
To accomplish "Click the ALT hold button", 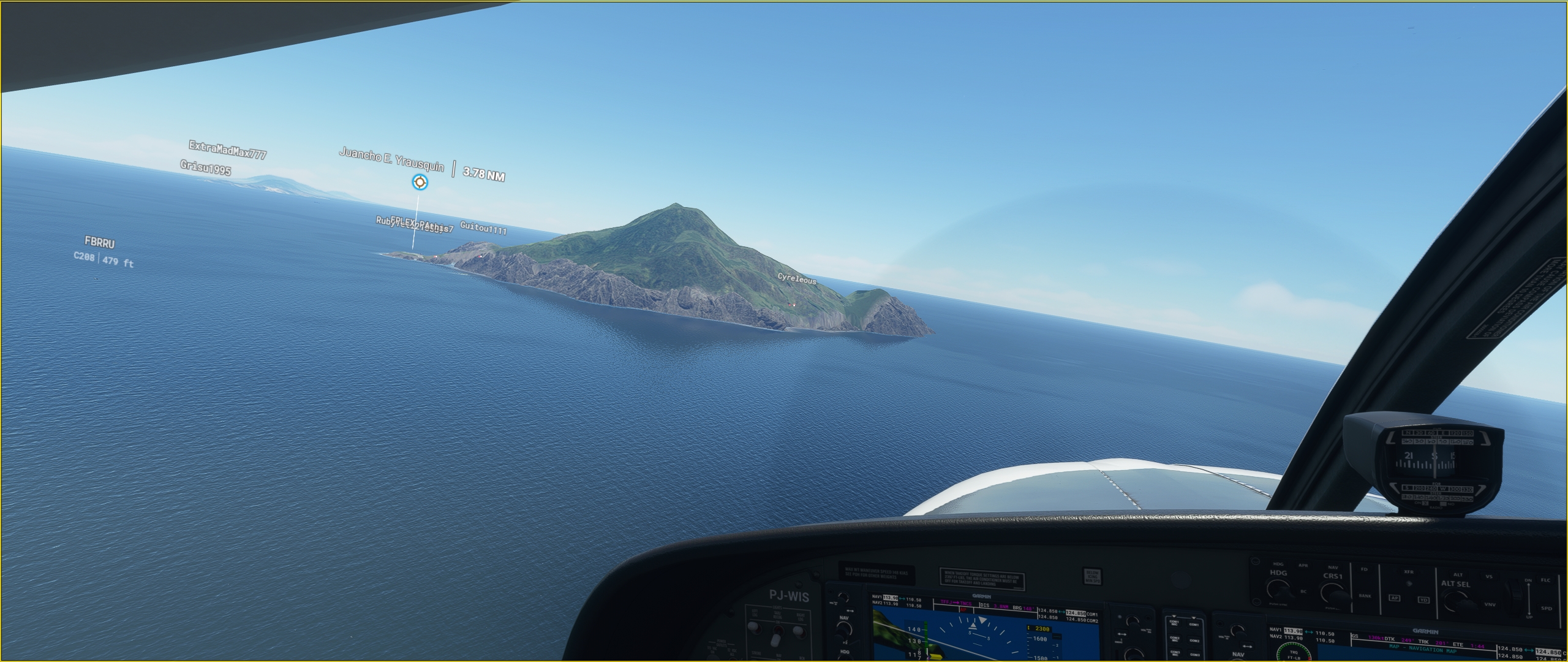I will (x=1458, y=574).
